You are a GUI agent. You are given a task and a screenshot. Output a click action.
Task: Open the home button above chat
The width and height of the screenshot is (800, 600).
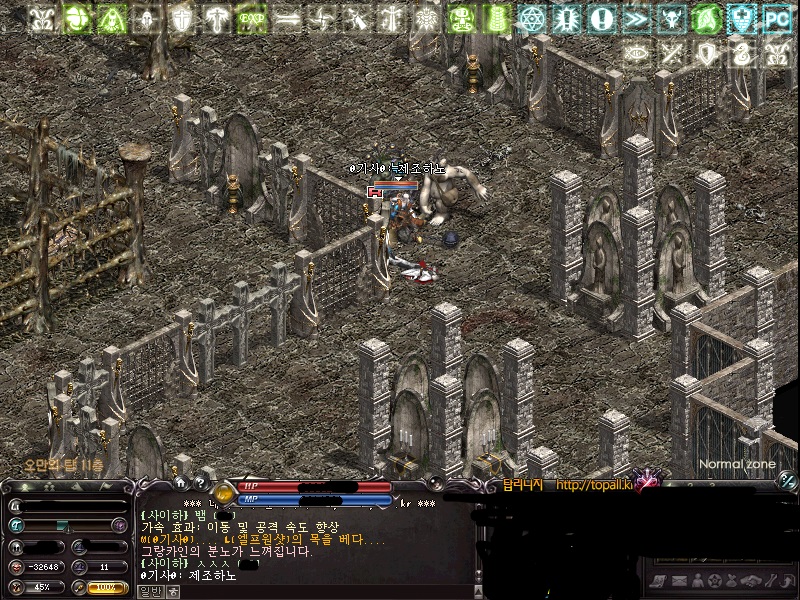click(x=181, y=482)
